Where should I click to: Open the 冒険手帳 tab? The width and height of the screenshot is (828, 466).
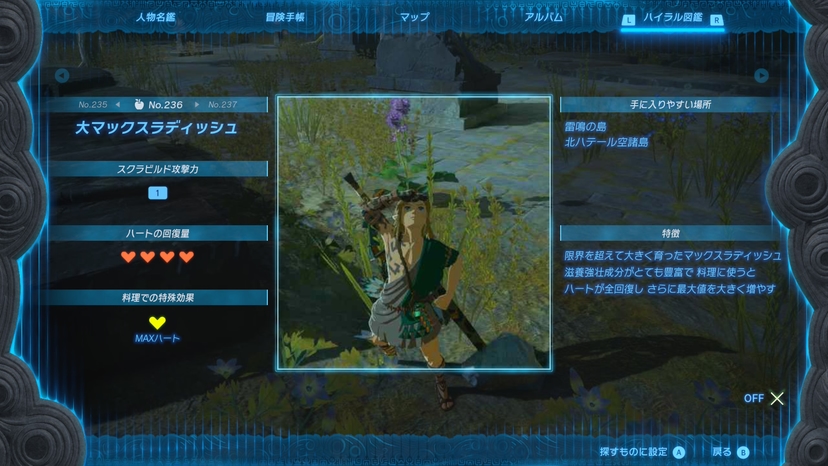click(285, 17)
